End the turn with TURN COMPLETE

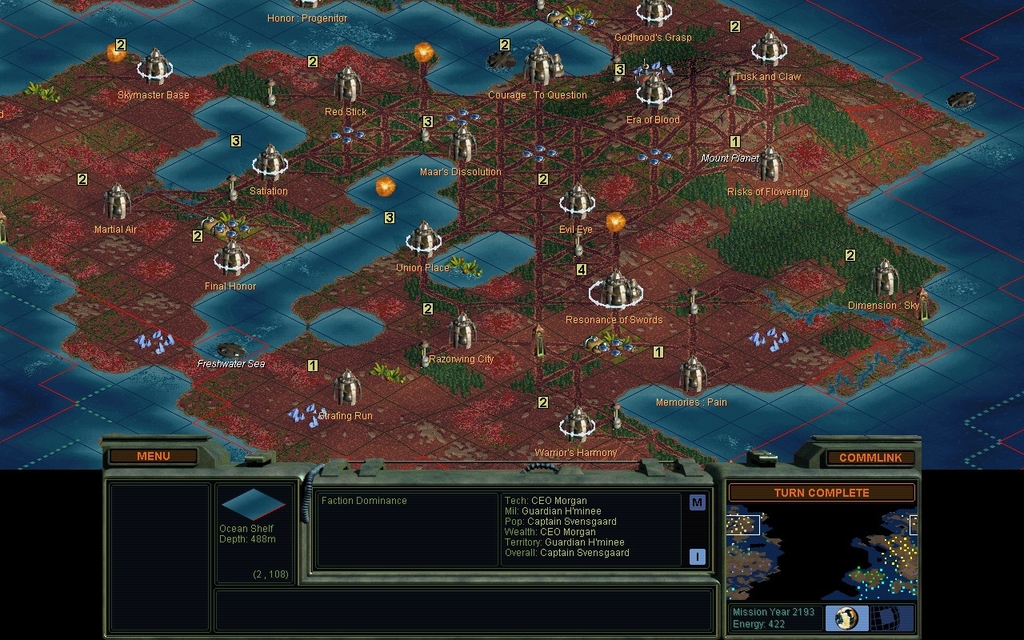pos(821,492)
